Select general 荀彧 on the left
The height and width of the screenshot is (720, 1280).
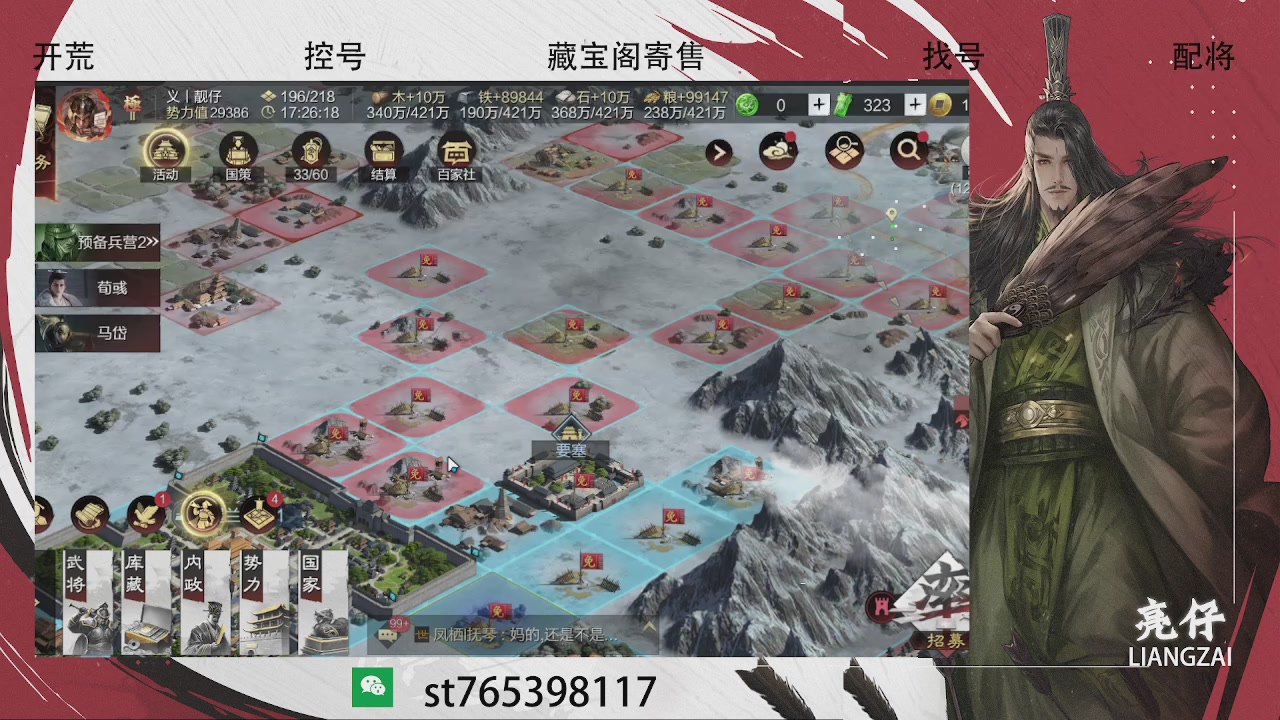click(99, 290)
